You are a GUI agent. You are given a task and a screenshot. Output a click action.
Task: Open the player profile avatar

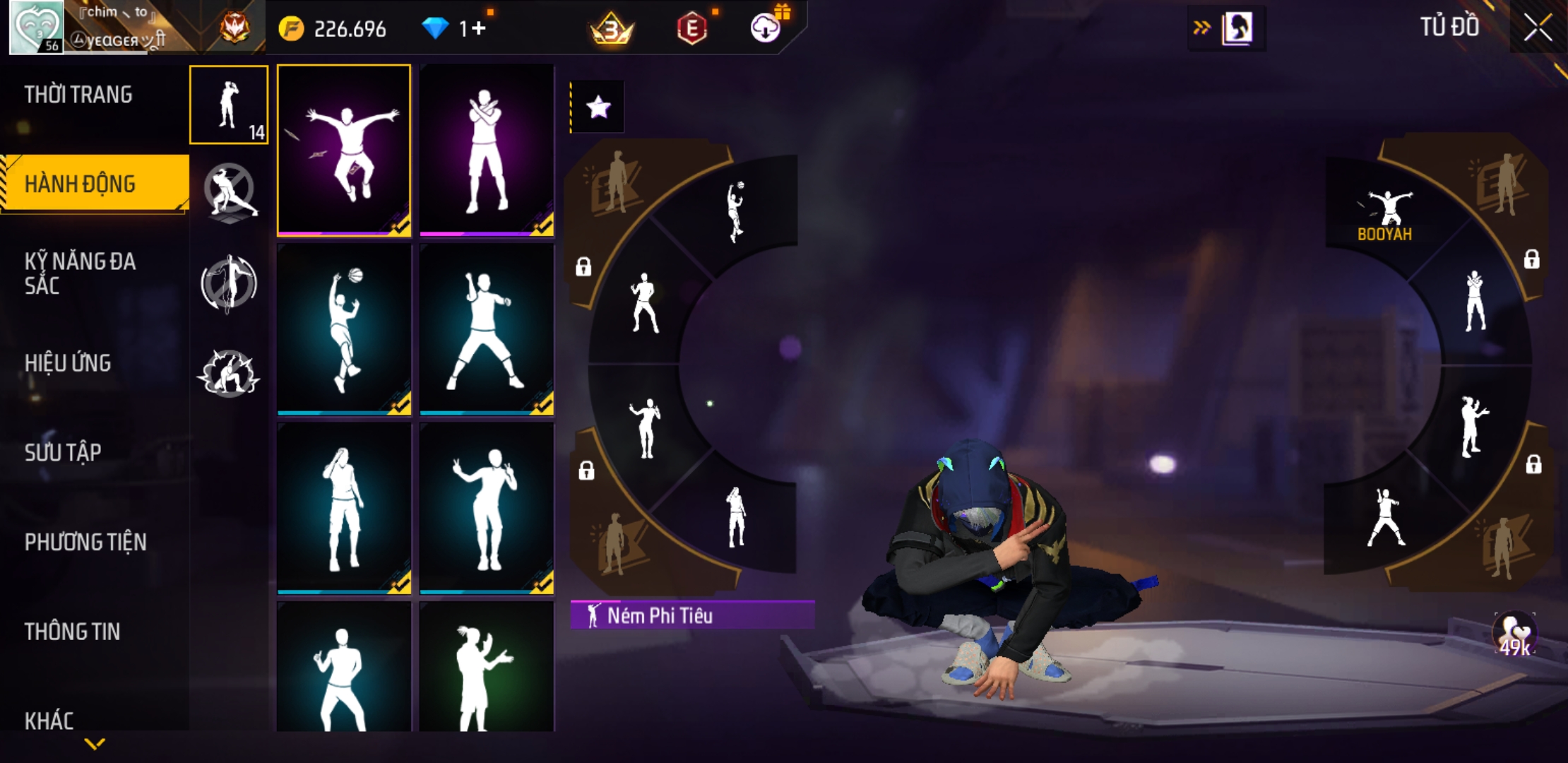[x=36, y=28]
